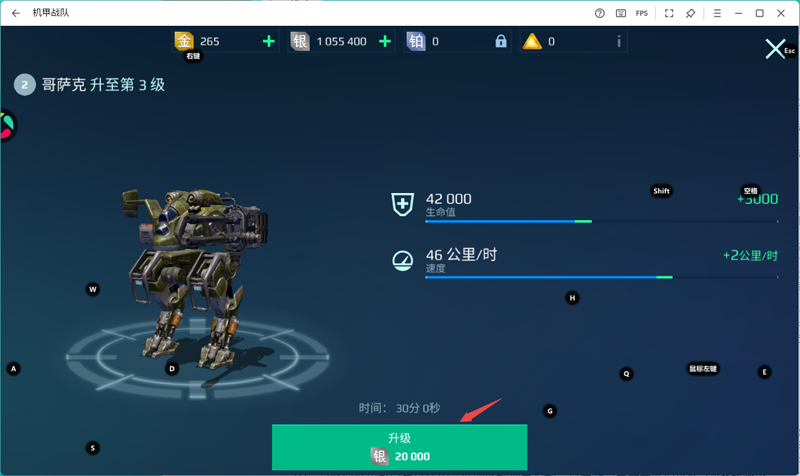Maximize the emulator window
The height and width of the screenshot is (476, 800).
coord(759,13)
